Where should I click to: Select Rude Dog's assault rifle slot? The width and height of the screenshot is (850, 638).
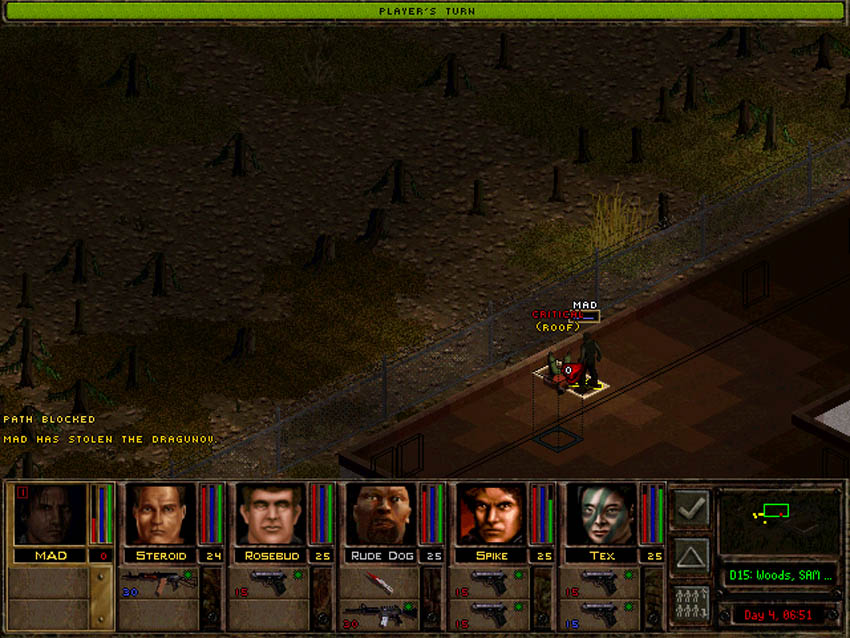point(379,613)
